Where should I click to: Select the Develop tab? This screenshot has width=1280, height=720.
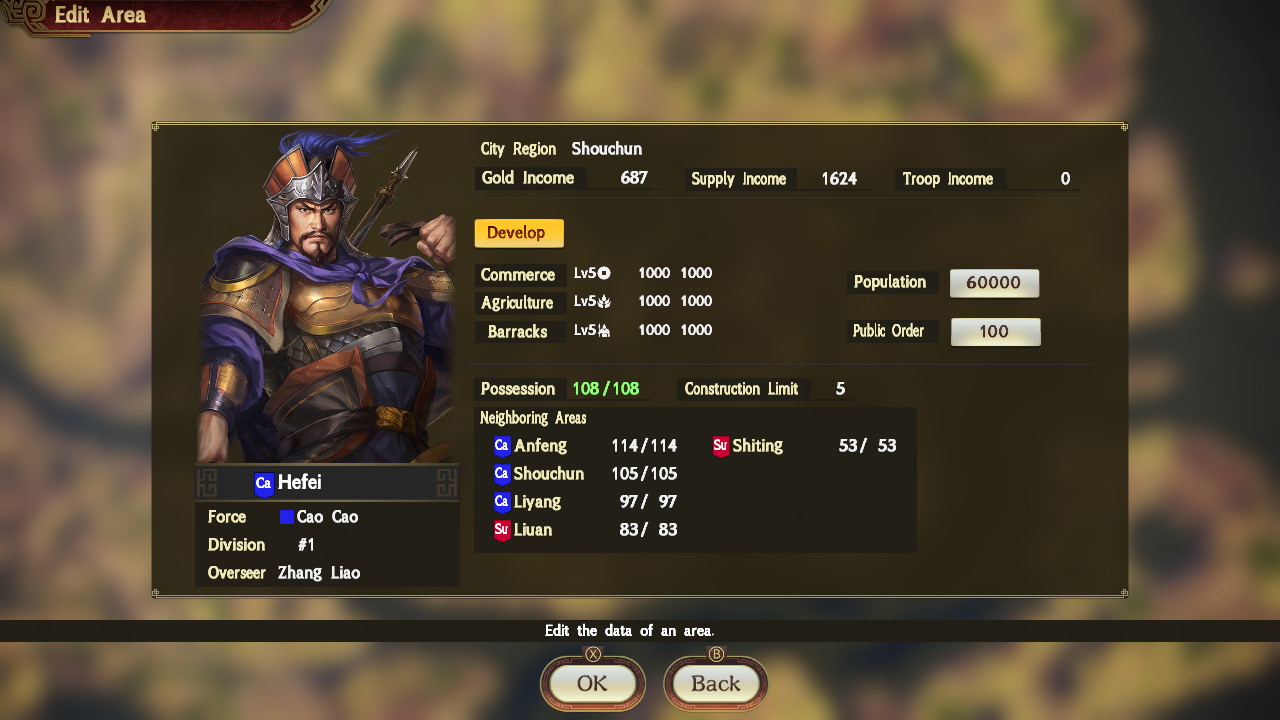[x=518, y=232]
